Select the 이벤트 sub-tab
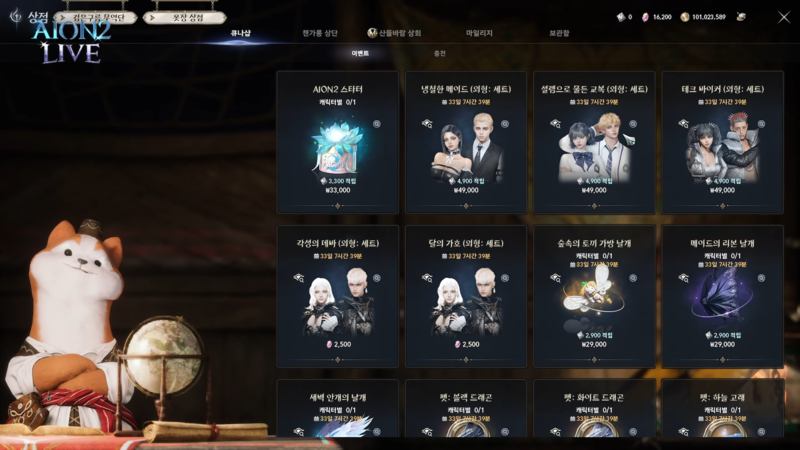The height and width of the screenshot is (450, 800). [359, 52]
